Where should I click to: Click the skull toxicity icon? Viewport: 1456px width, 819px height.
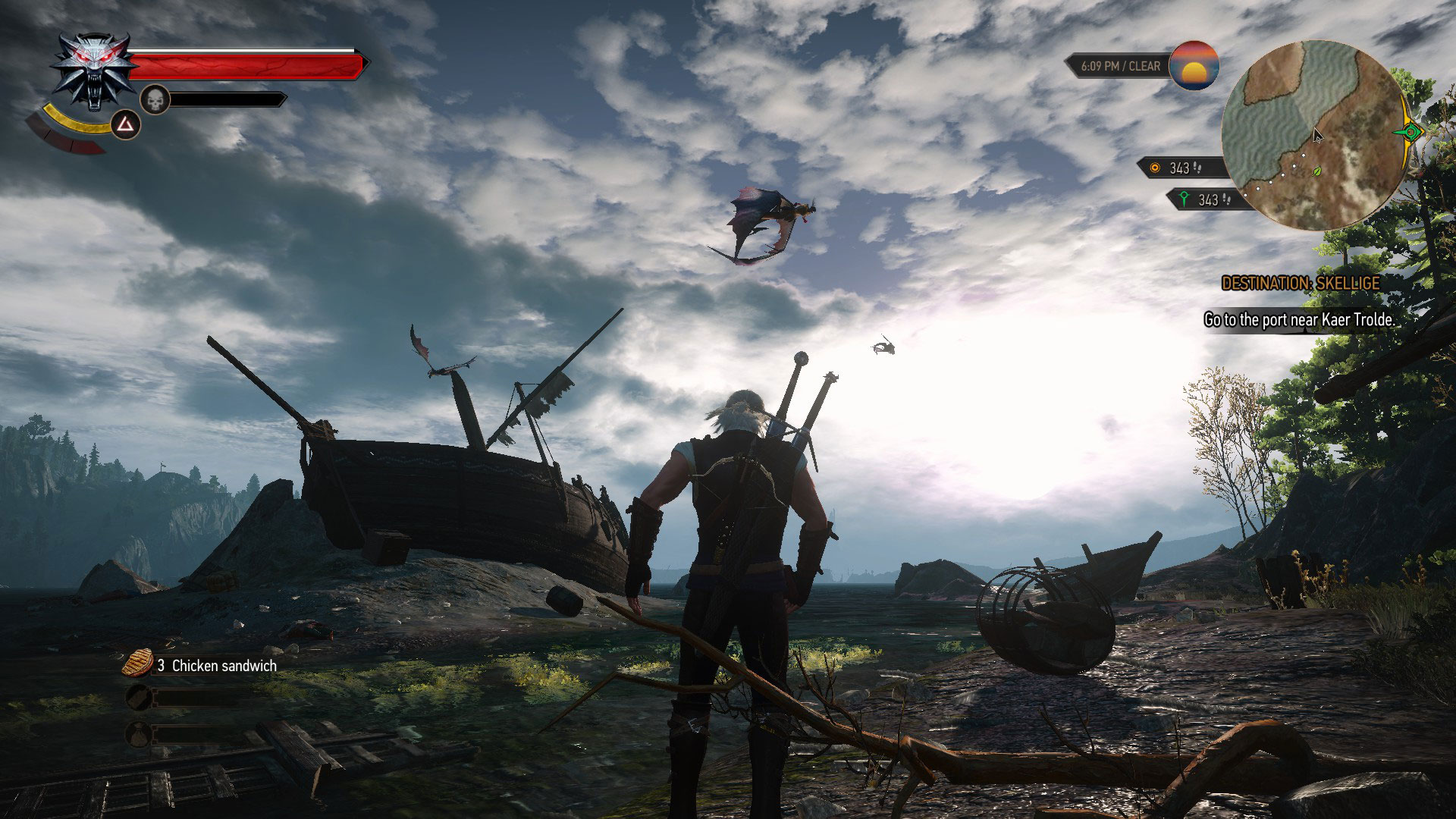(x=155, y=99)
